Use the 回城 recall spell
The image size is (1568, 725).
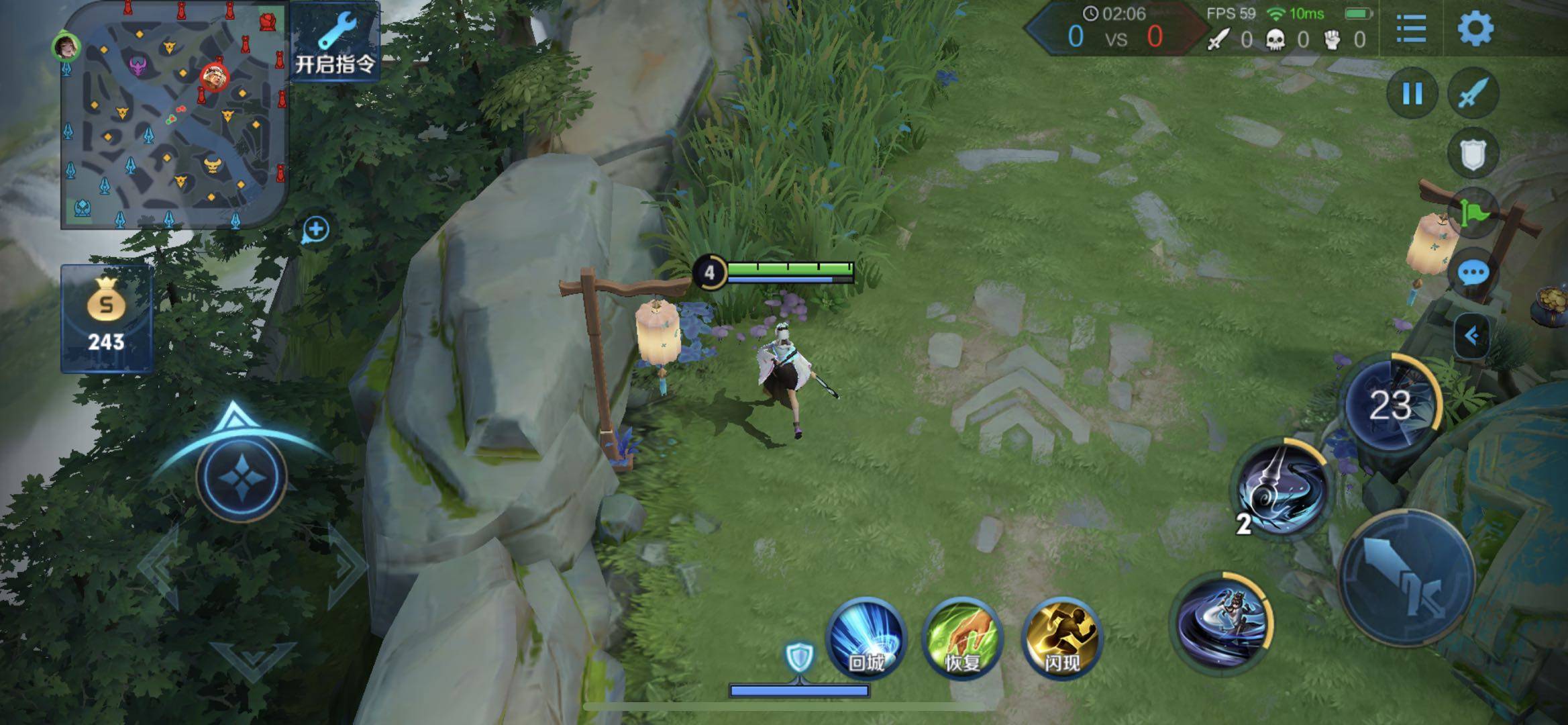click(x=866, y=638)
